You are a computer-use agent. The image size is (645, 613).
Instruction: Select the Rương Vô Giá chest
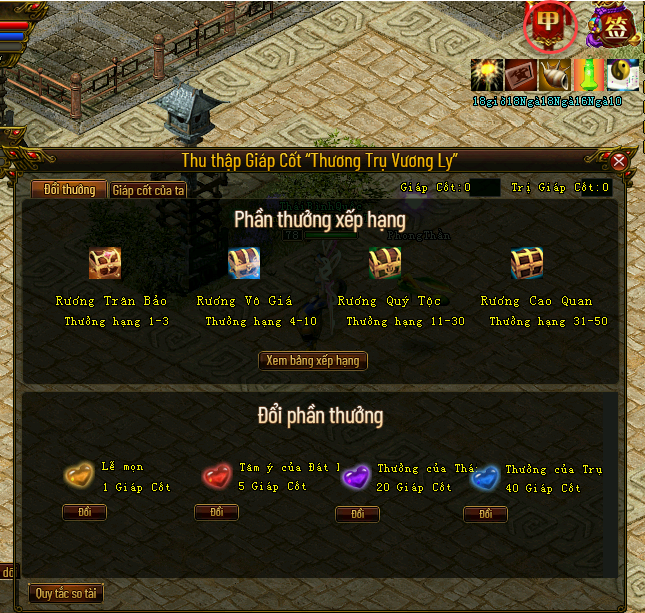tap(244, 263)
